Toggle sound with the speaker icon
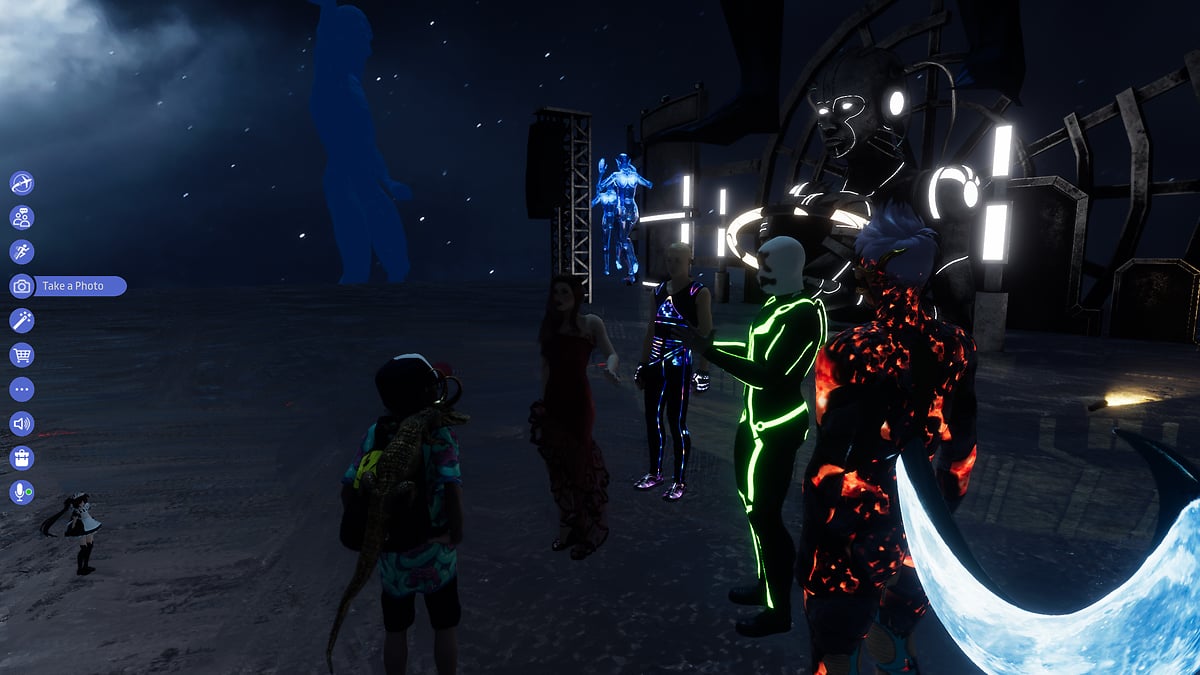Image resolution: width=1200 pixels, height=675 pixels. pyautogui.click(x=22, y=423)
